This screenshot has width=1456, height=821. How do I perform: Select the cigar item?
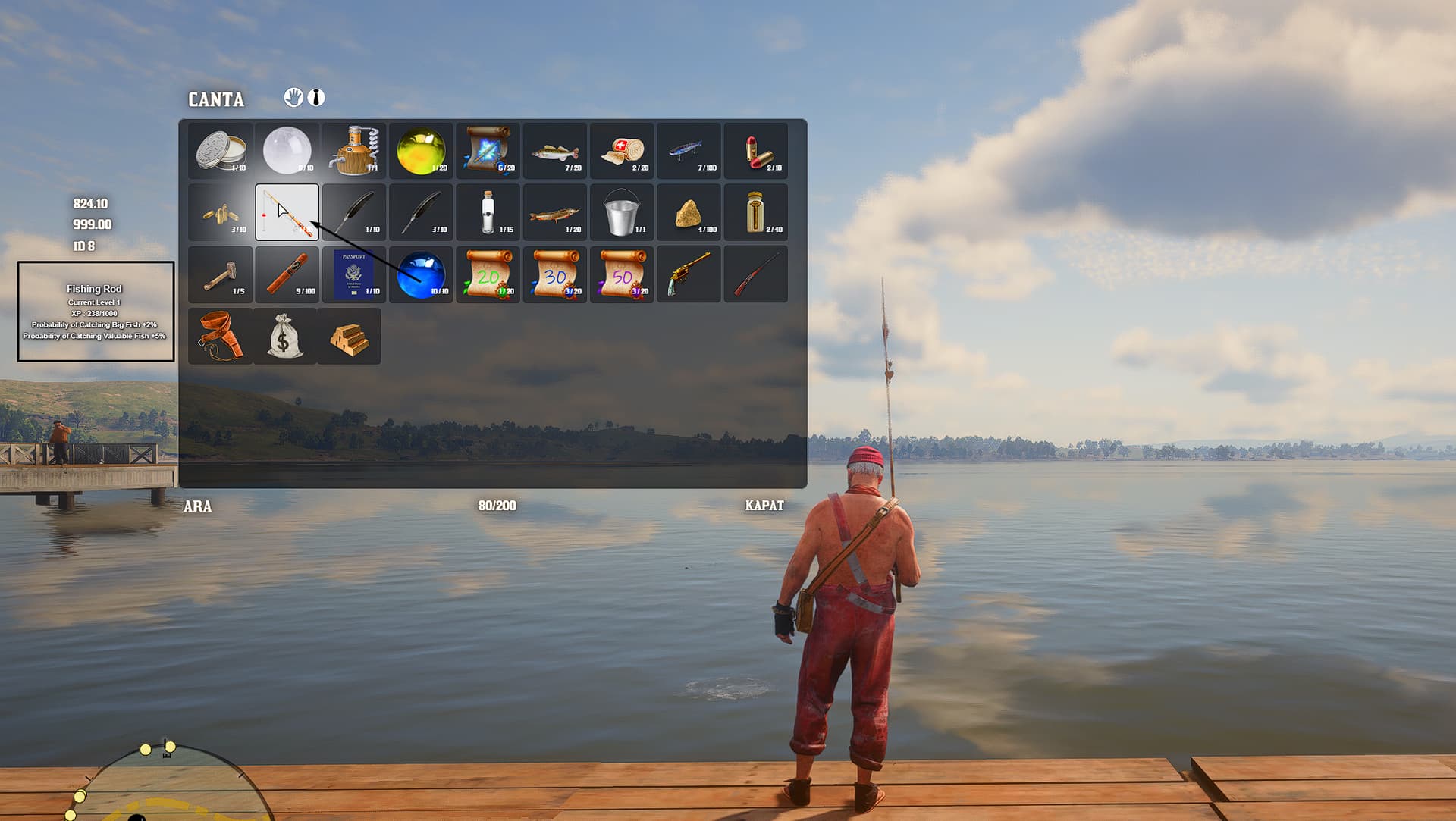(287, 274)
